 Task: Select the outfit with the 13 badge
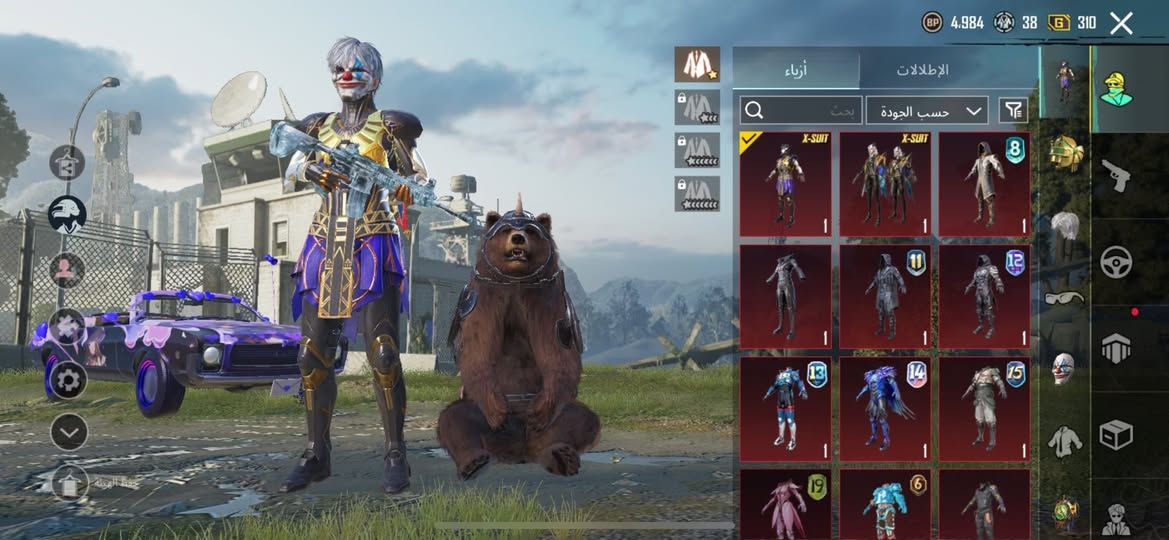785,409
